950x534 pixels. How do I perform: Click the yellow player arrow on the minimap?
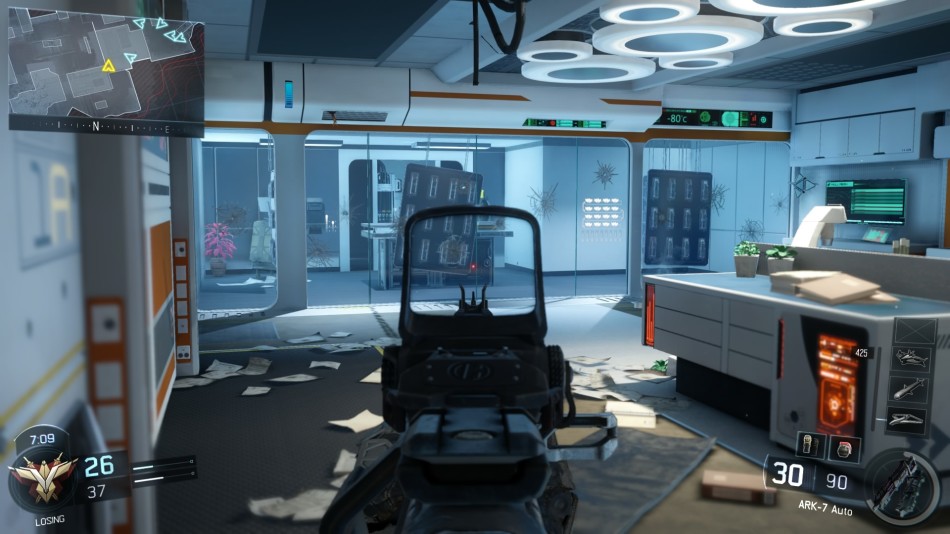pyautogui.click(x=109, y=66)
